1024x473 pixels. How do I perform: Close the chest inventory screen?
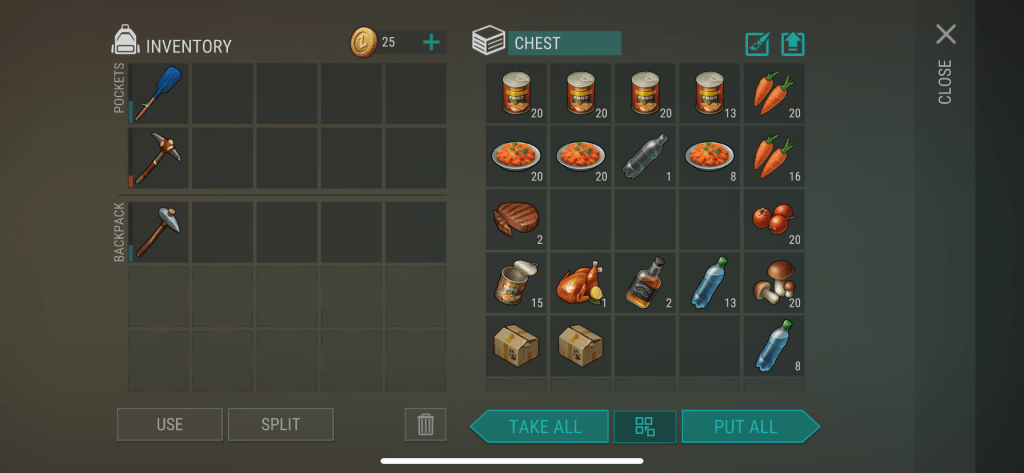pos(946,36)
